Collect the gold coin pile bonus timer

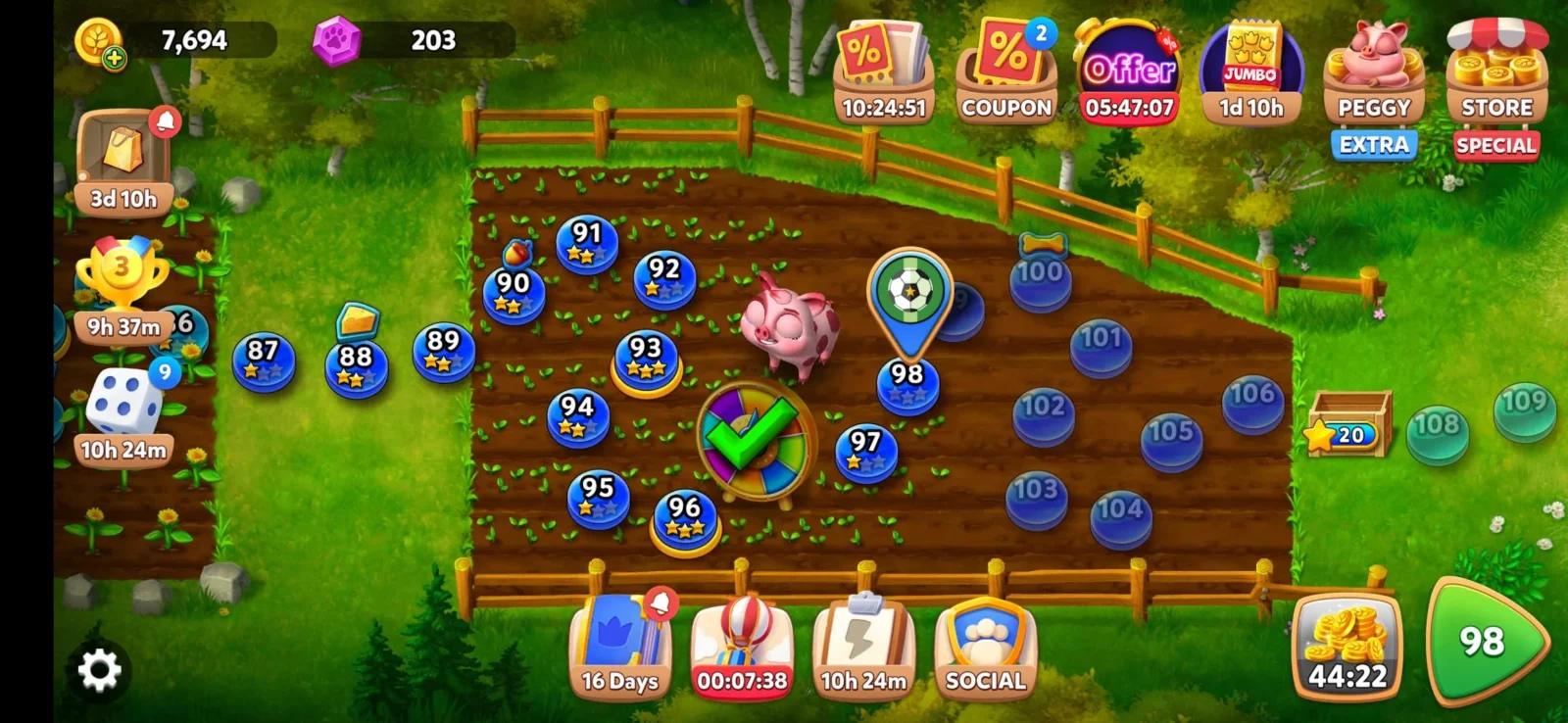point(1347,645)
